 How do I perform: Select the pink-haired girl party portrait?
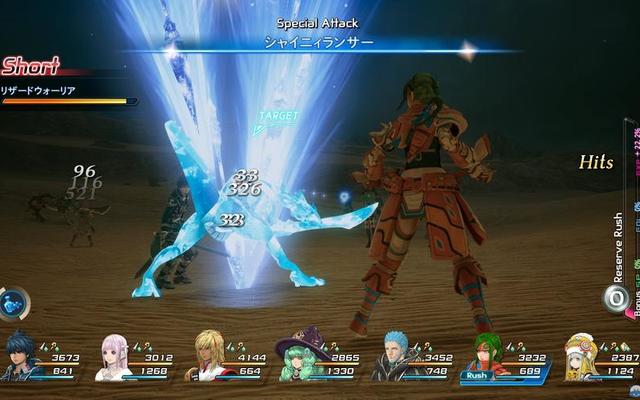click(x=113, y=357)
